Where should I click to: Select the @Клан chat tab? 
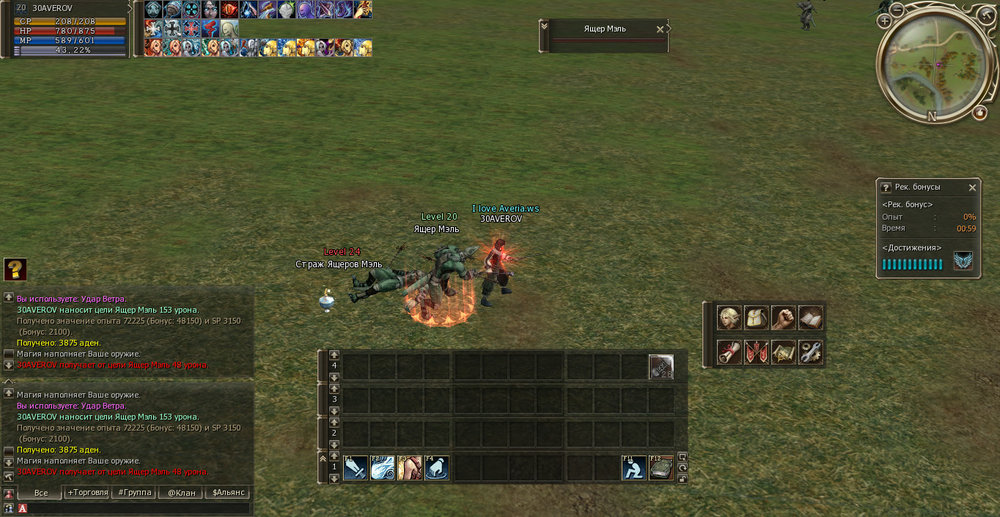[181, 493]
